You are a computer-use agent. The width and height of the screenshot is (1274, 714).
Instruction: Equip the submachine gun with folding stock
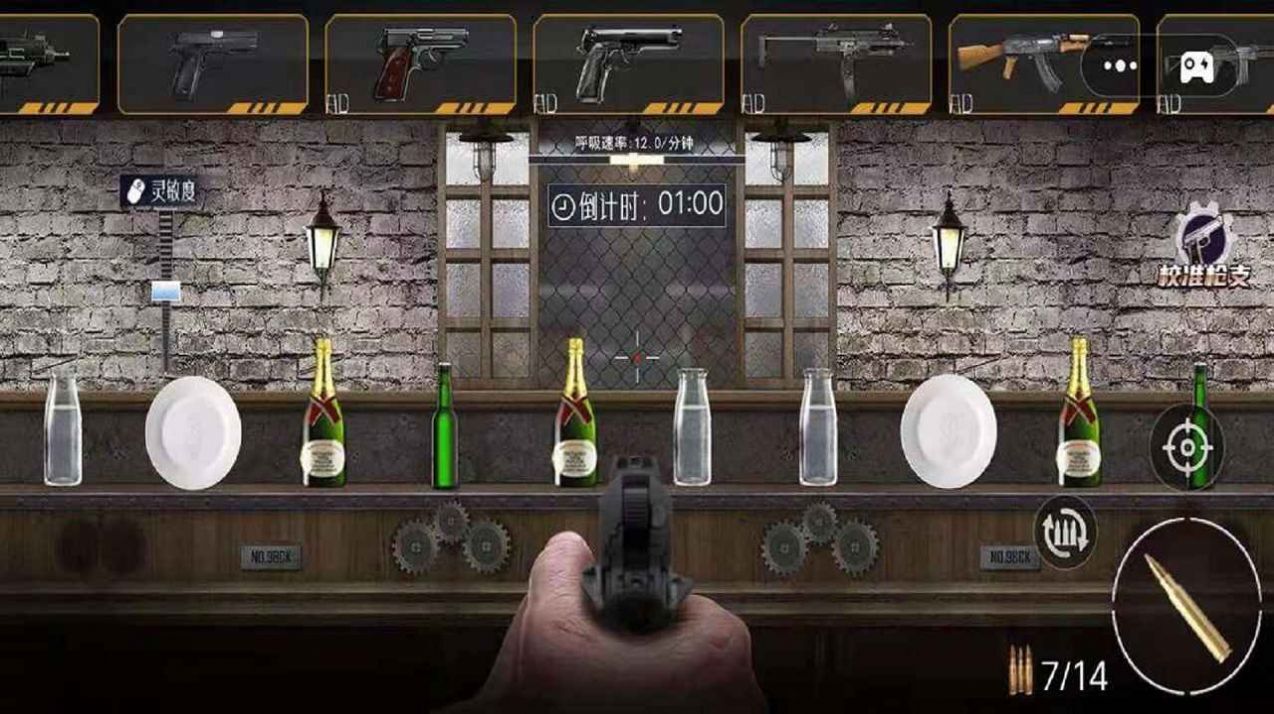tap(836, 62)
